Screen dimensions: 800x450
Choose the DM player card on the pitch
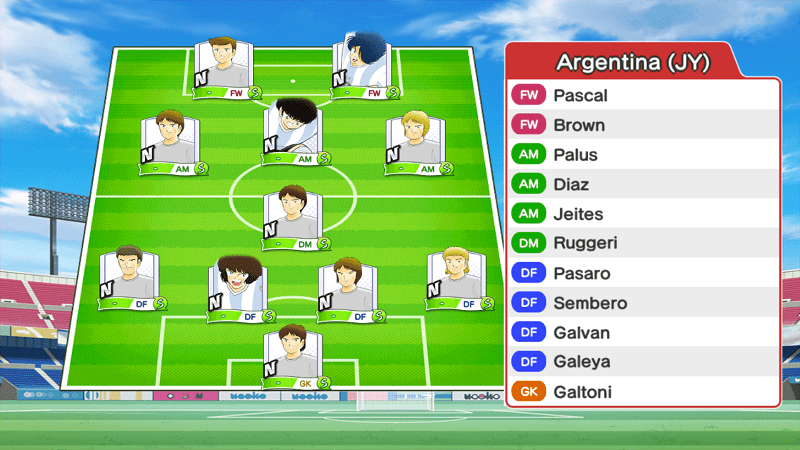pos(293,217)
